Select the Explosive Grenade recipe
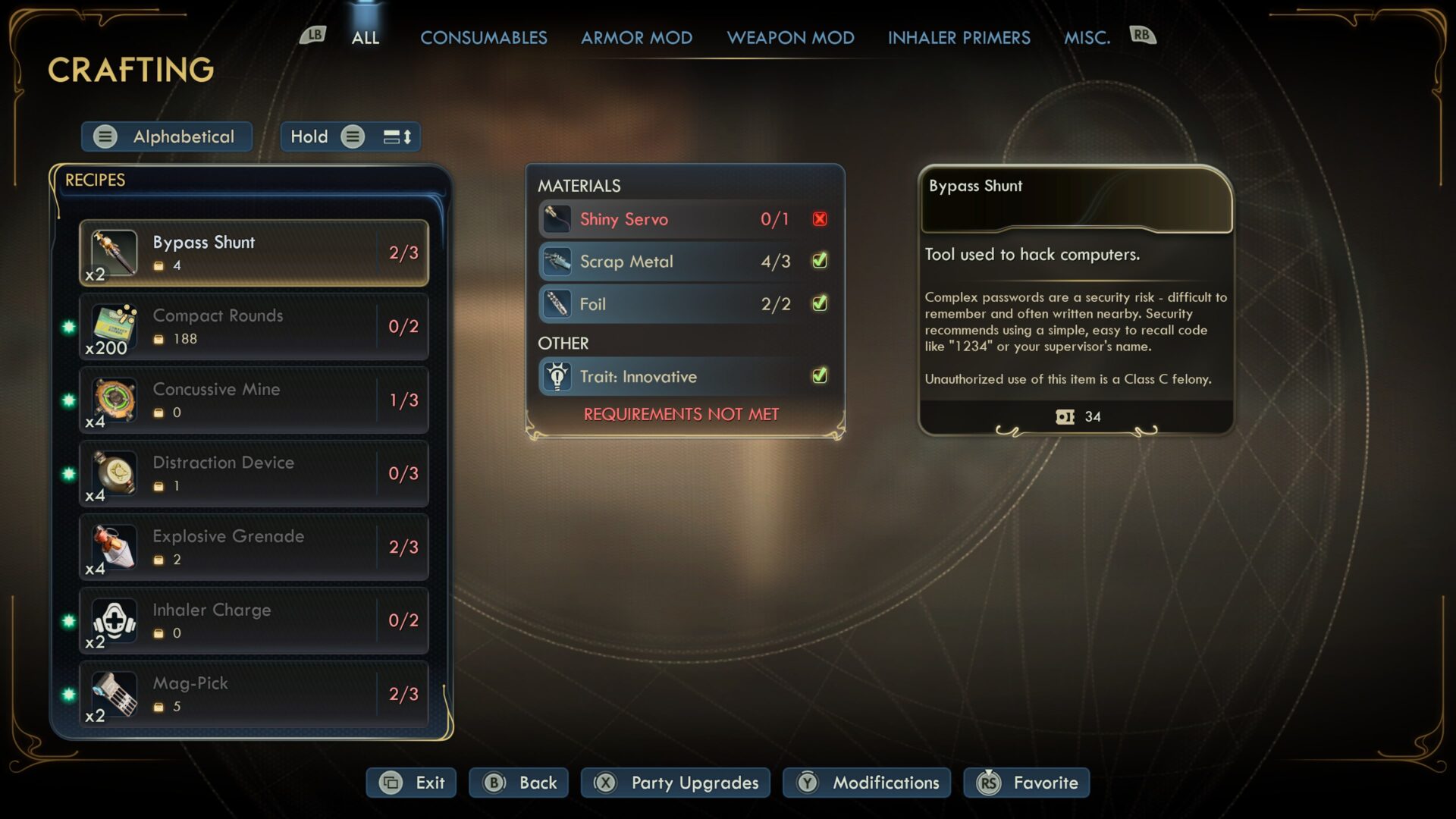The height and width of the screenshot is (819, 1456). pos(254,547)
